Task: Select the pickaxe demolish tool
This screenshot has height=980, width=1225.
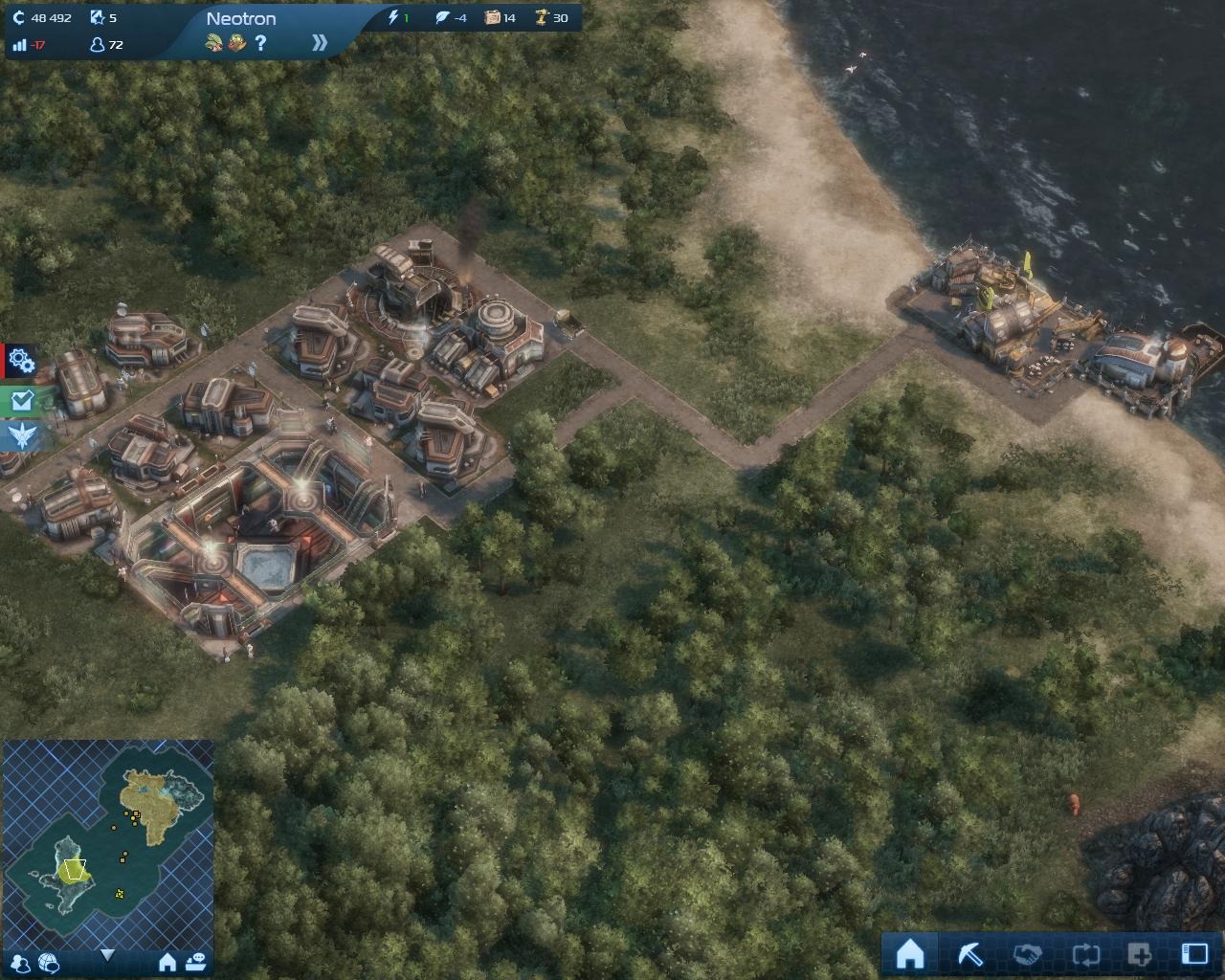Action: tap(969, 954)
